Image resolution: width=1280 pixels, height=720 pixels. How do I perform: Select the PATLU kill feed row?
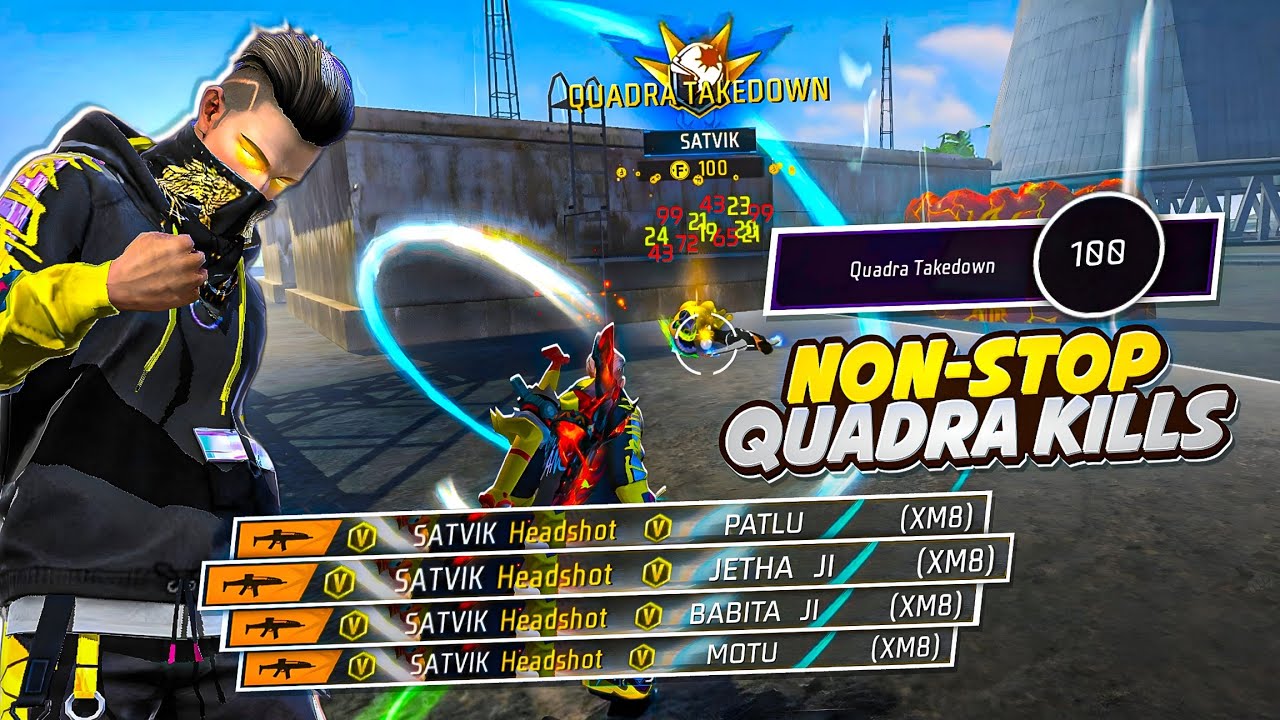coord(610,529)
